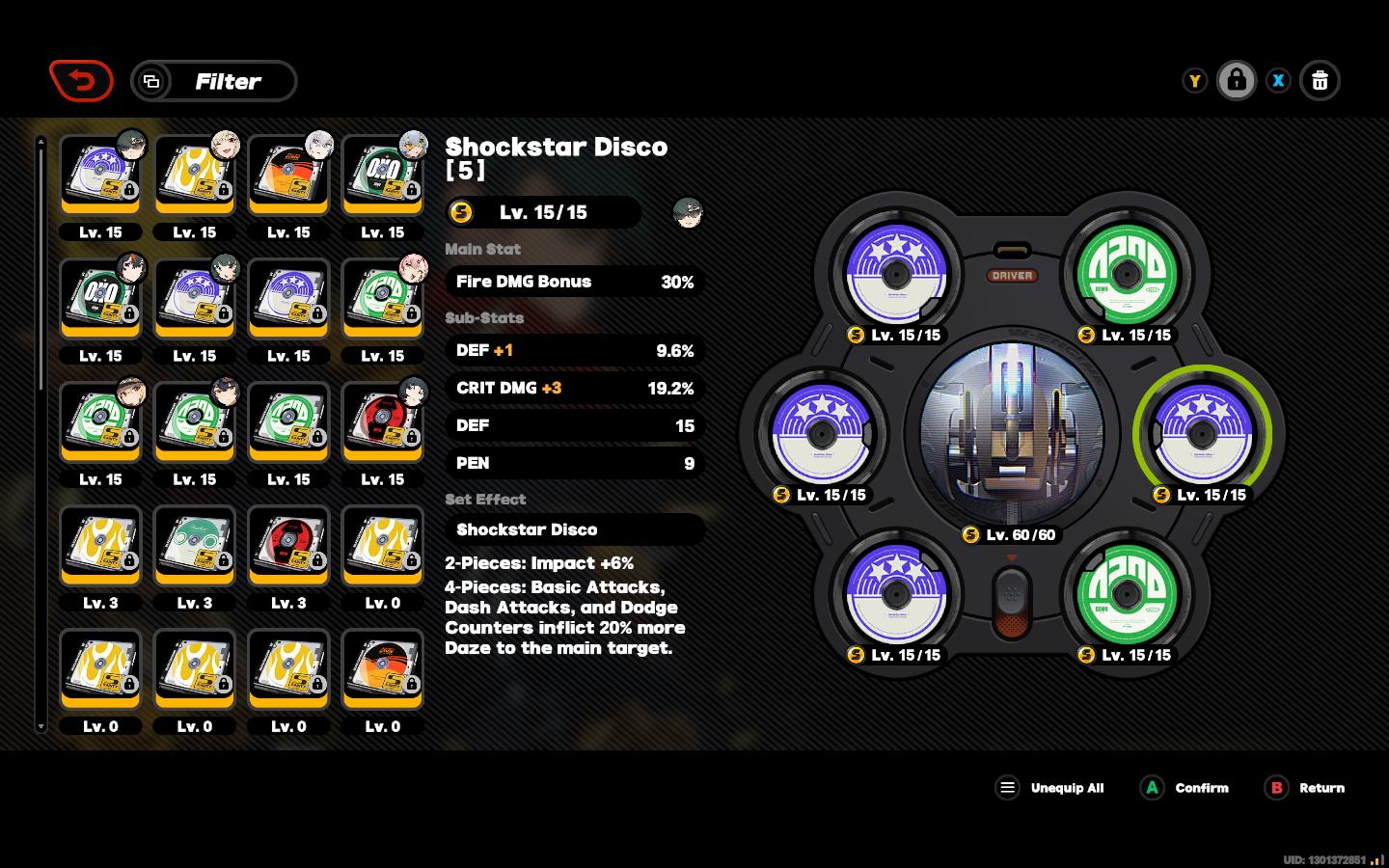Open the central Lv. 60/60 W-Engine

[x=1011, y=432]
